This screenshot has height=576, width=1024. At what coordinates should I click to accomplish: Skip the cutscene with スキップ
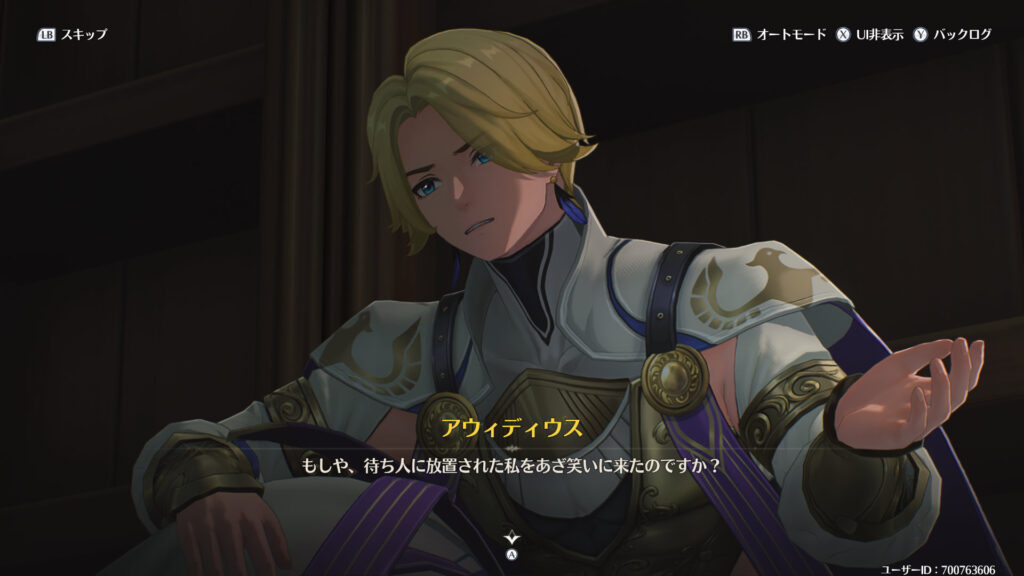click(x=72, y=34)
